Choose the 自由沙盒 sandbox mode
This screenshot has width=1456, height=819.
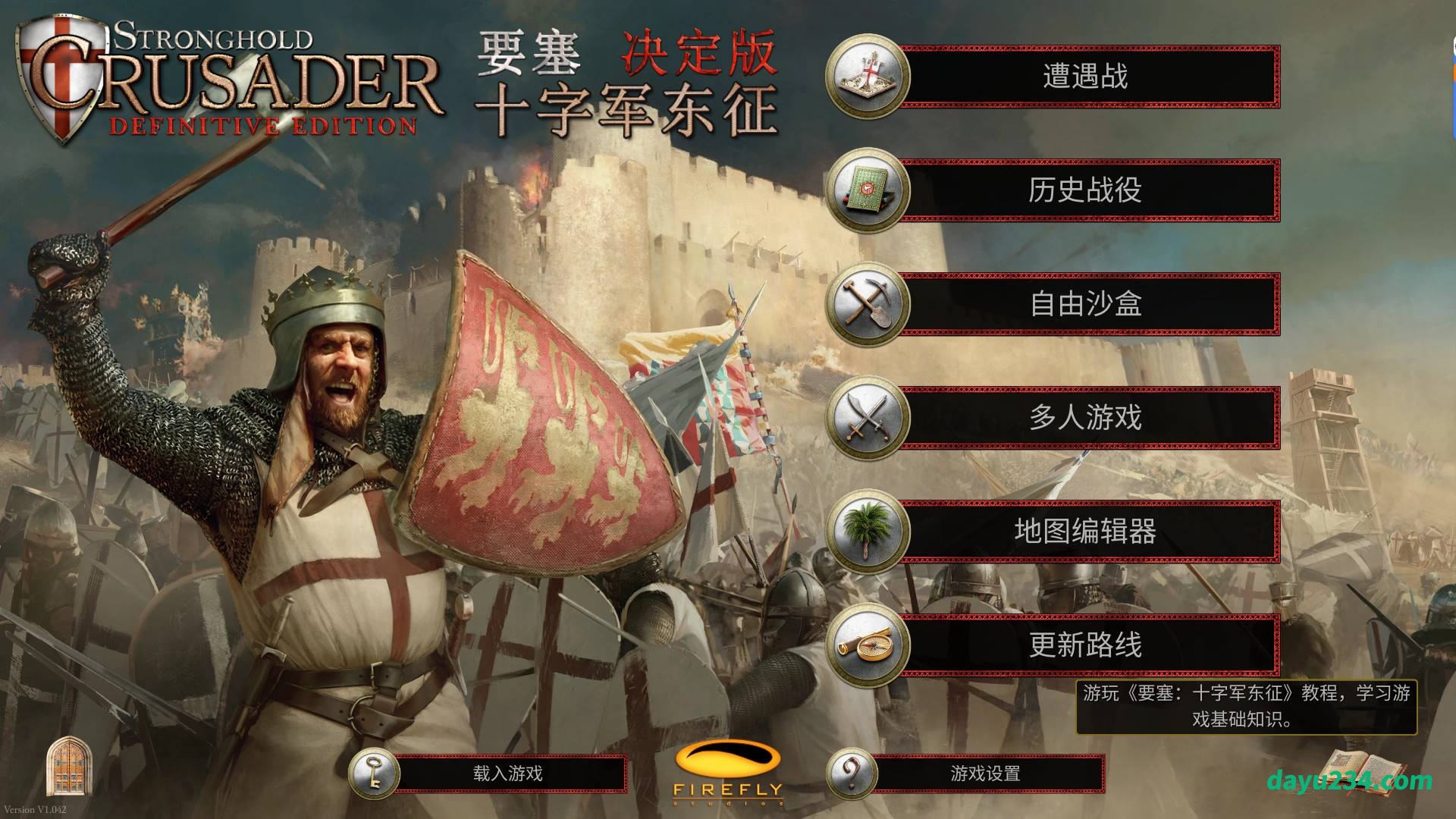coord(1084,304)
